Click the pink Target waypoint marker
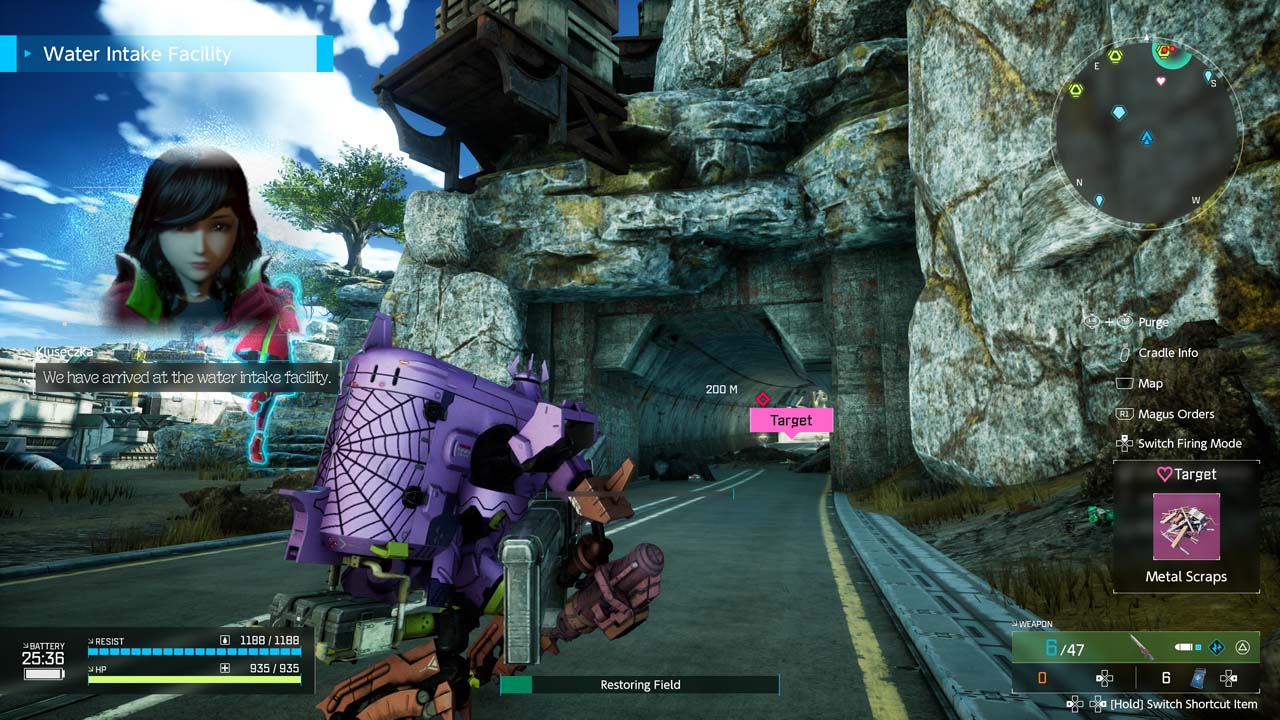 791,420
